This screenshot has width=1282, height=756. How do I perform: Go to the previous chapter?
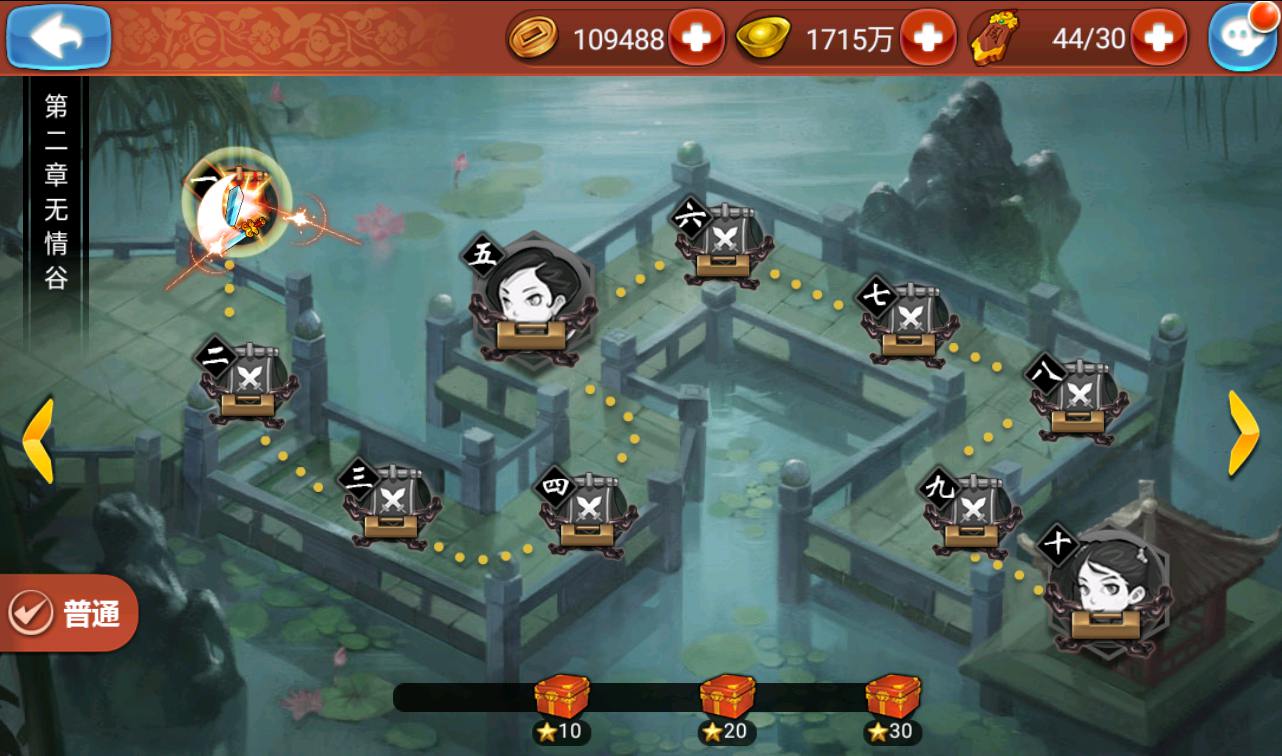click(38, 440)
